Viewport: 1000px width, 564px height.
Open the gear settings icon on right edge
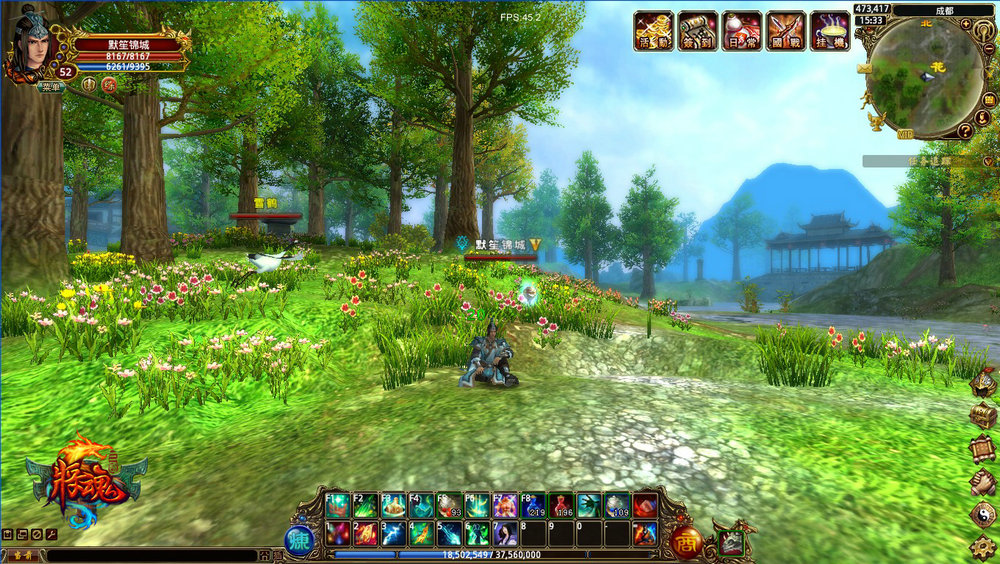(984, 547)
